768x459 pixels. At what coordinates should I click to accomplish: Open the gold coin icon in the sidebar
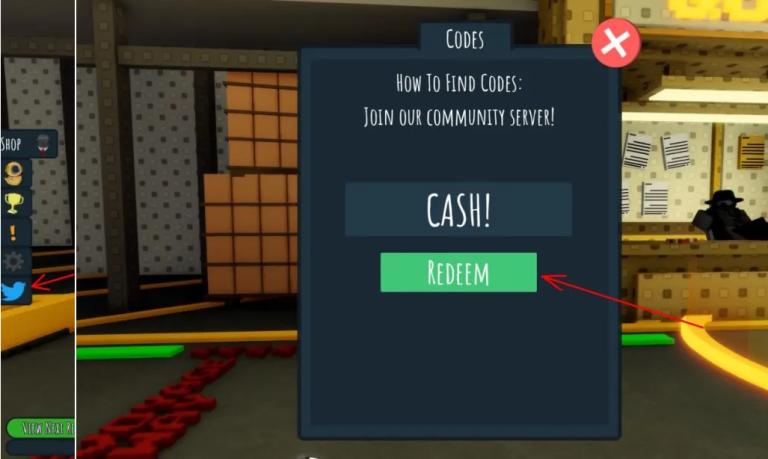(x=14, y=173)
